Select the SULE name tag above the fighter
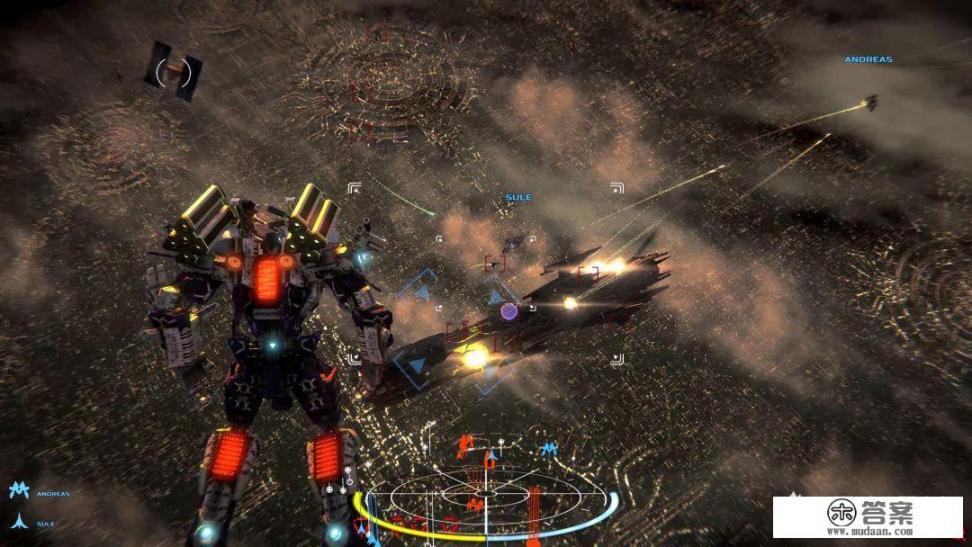Screen dimensions: 972x547 [518, 198]
